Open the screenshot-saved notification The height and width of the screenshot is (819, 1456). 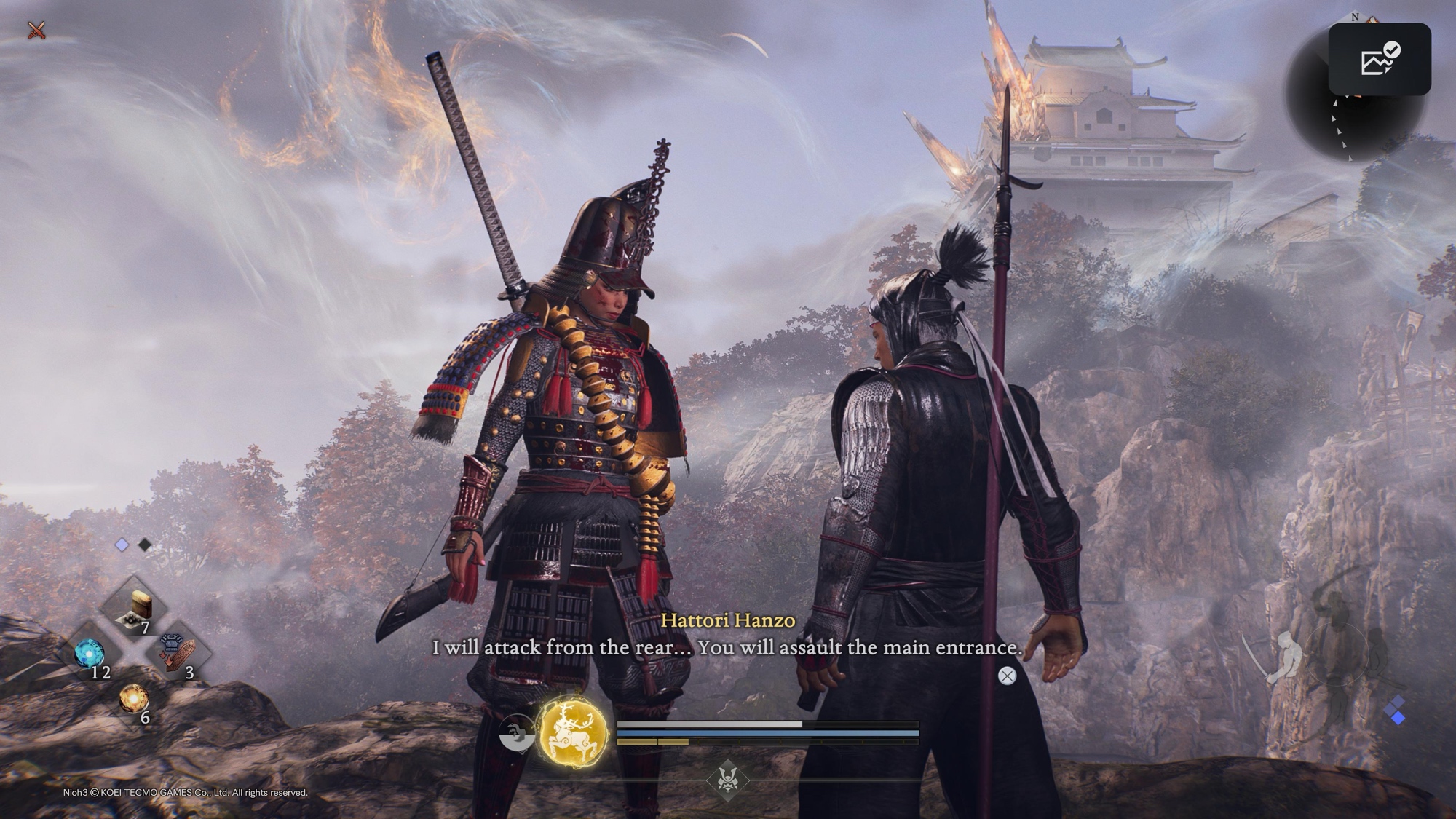click(1379, 59)
